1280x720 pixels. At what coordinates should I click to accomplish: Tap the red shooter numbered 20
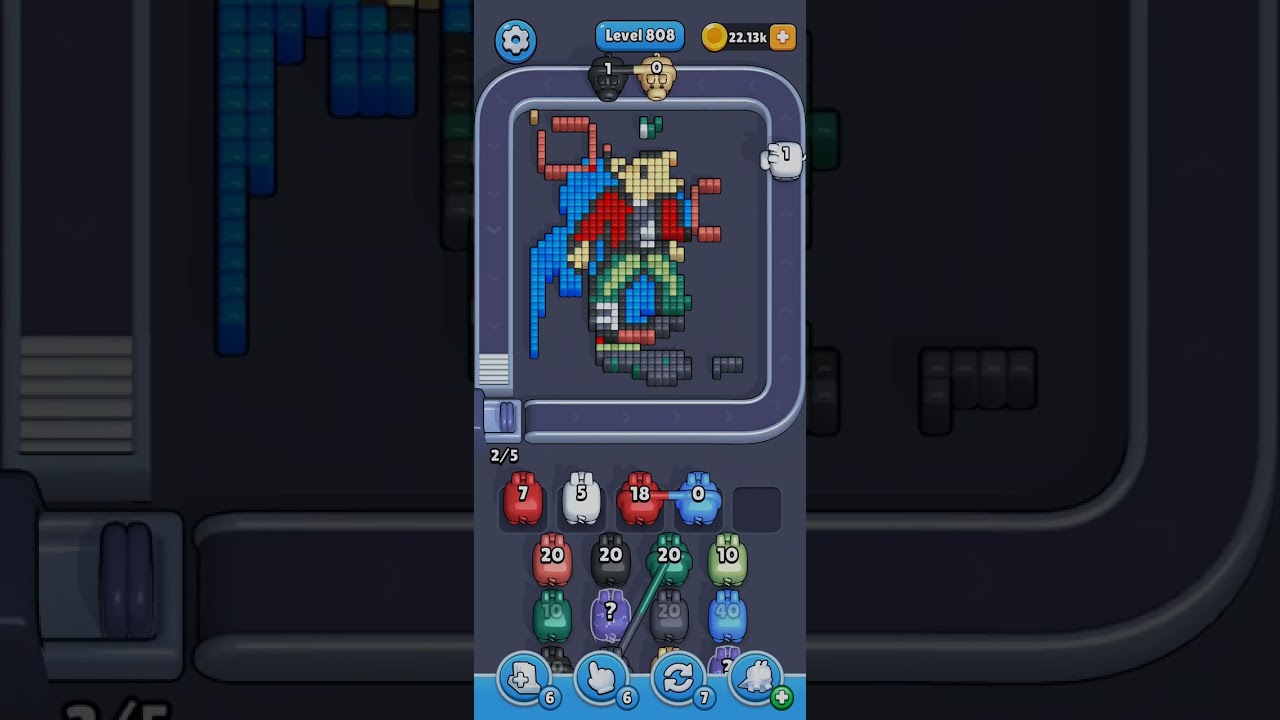click(551, 560)
